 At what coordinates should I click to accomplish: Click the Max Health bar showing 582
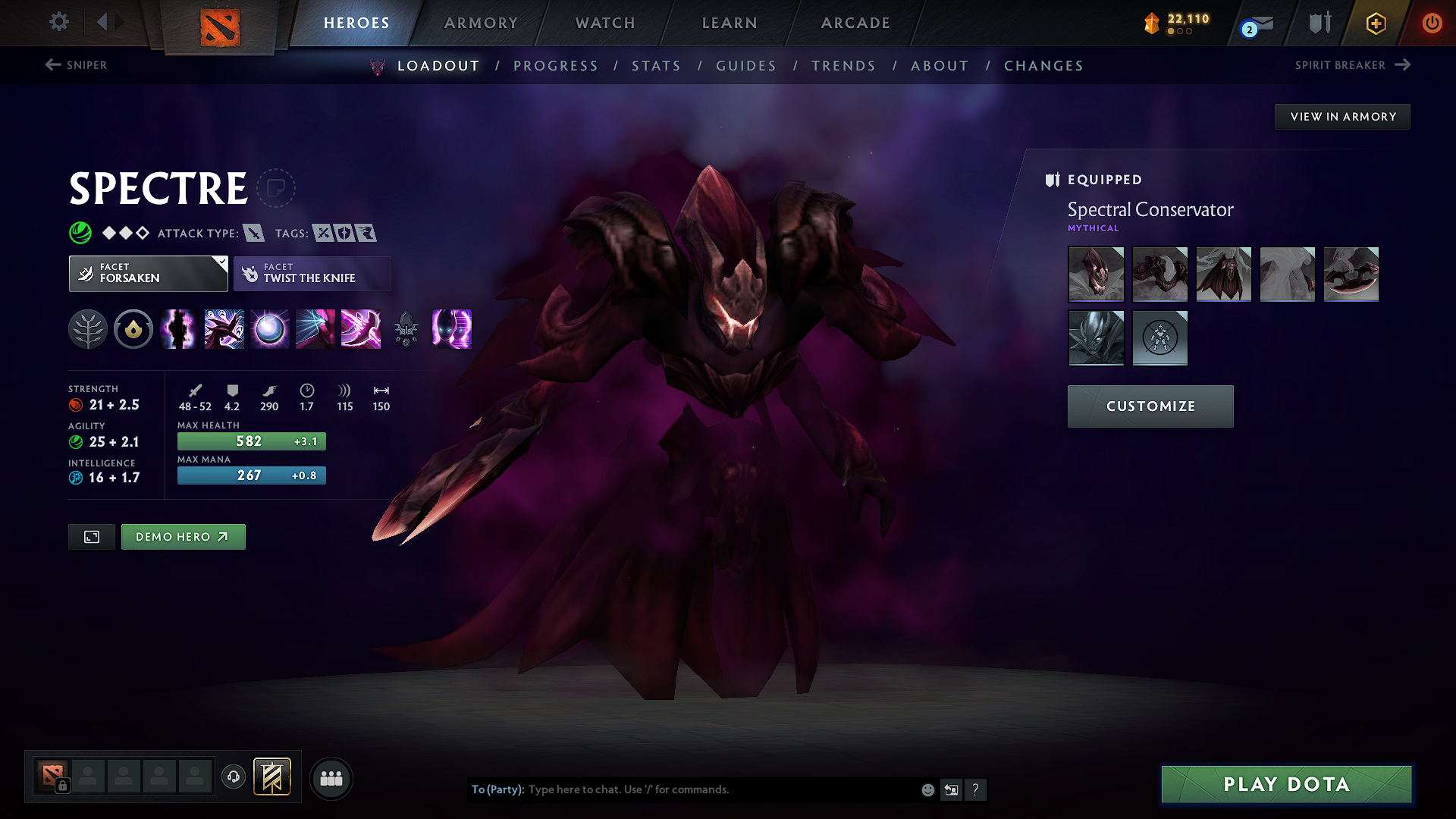point(251,441)
